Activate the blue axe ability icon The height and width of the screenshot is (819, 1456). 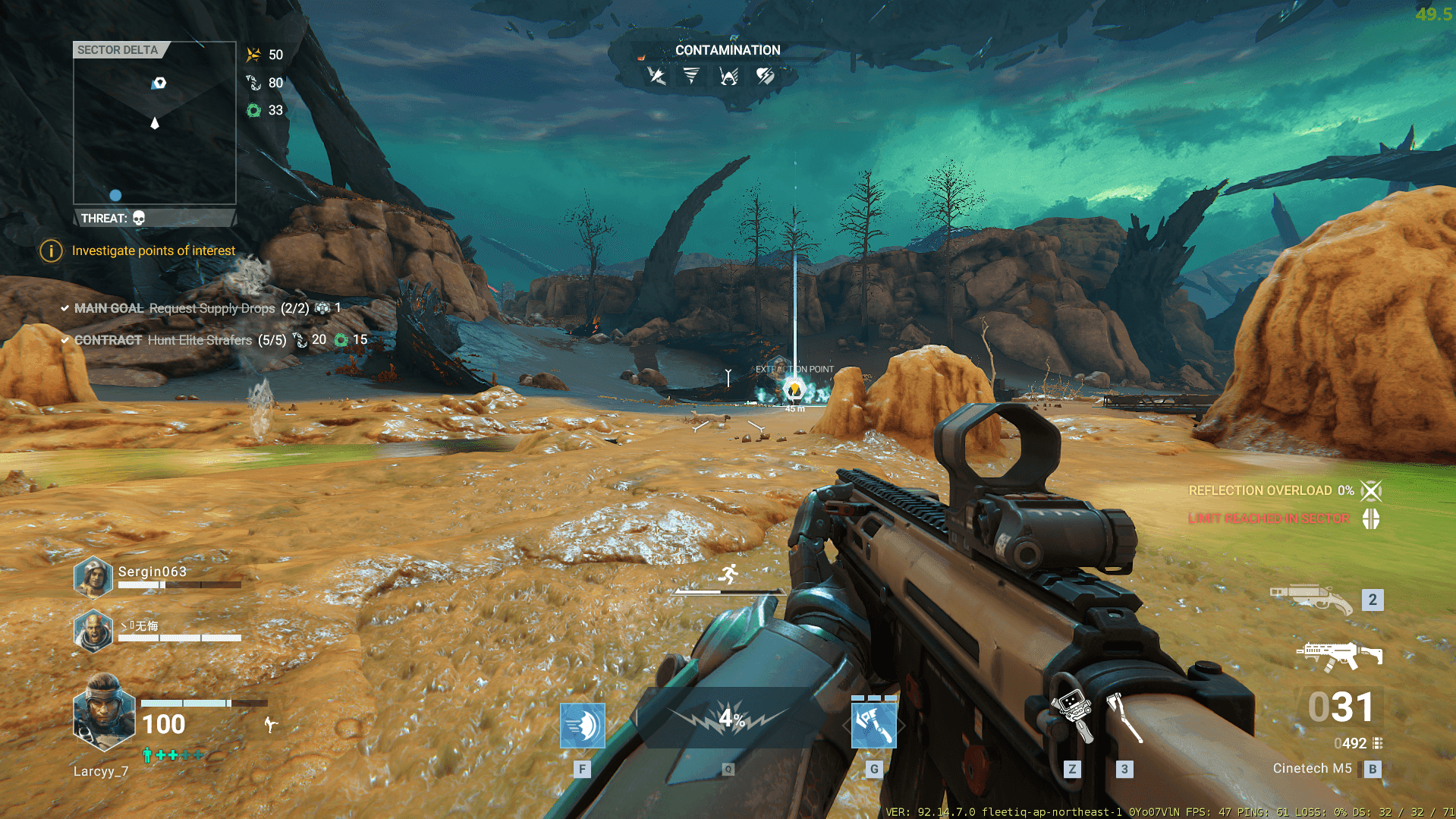point(873,726)
